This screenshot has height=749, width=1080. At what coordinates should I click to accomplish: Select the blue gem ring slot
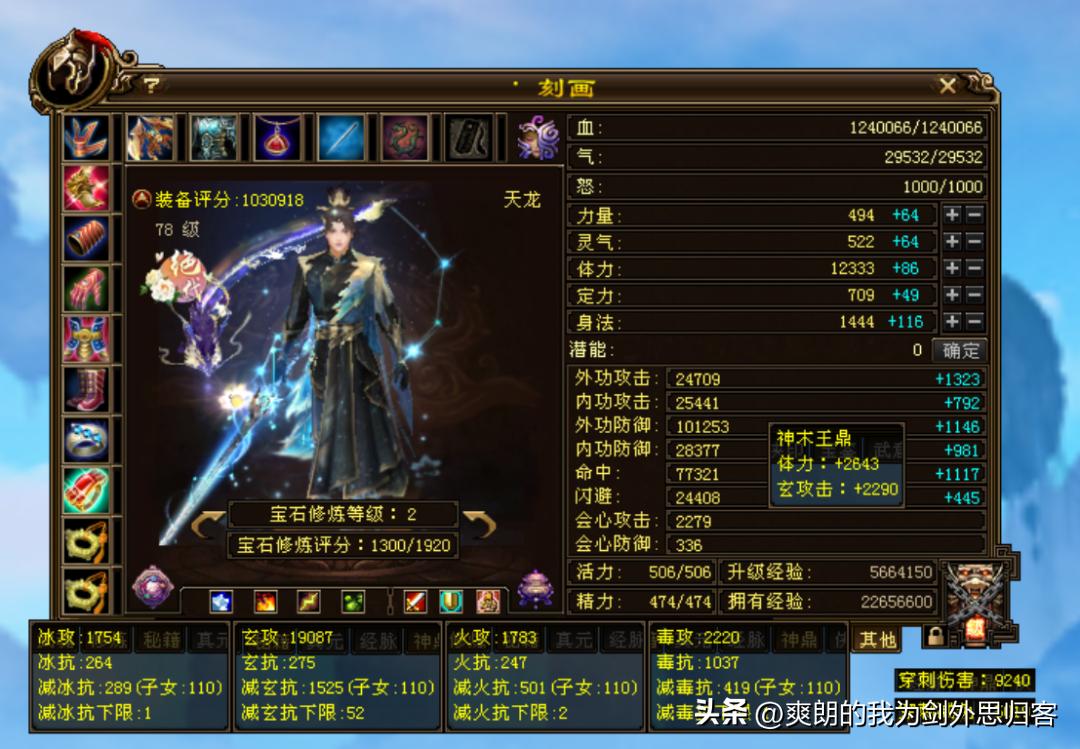pyautogui.click(x=86, y=440)
